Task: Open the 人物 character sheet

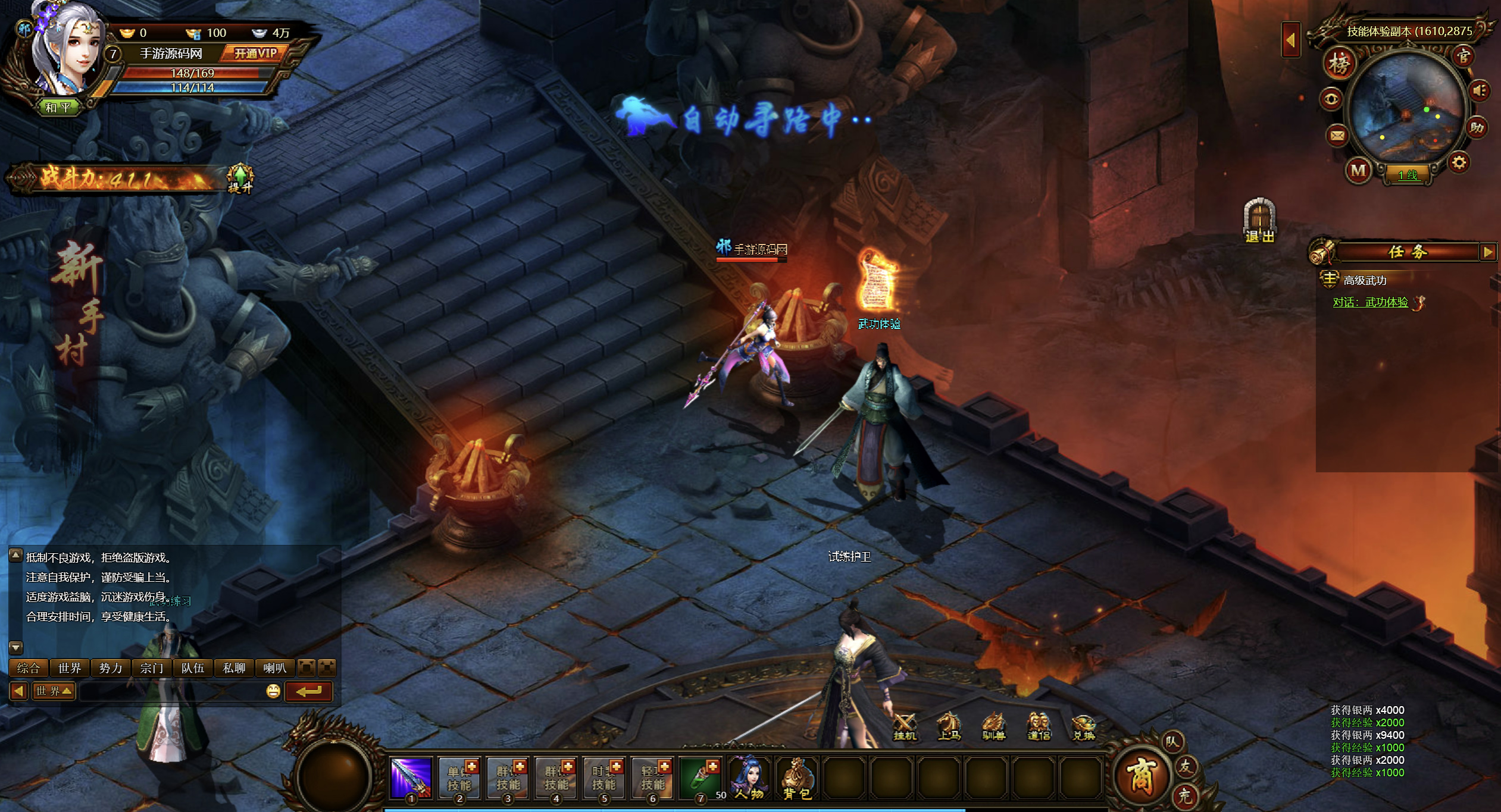Action: 749,778
